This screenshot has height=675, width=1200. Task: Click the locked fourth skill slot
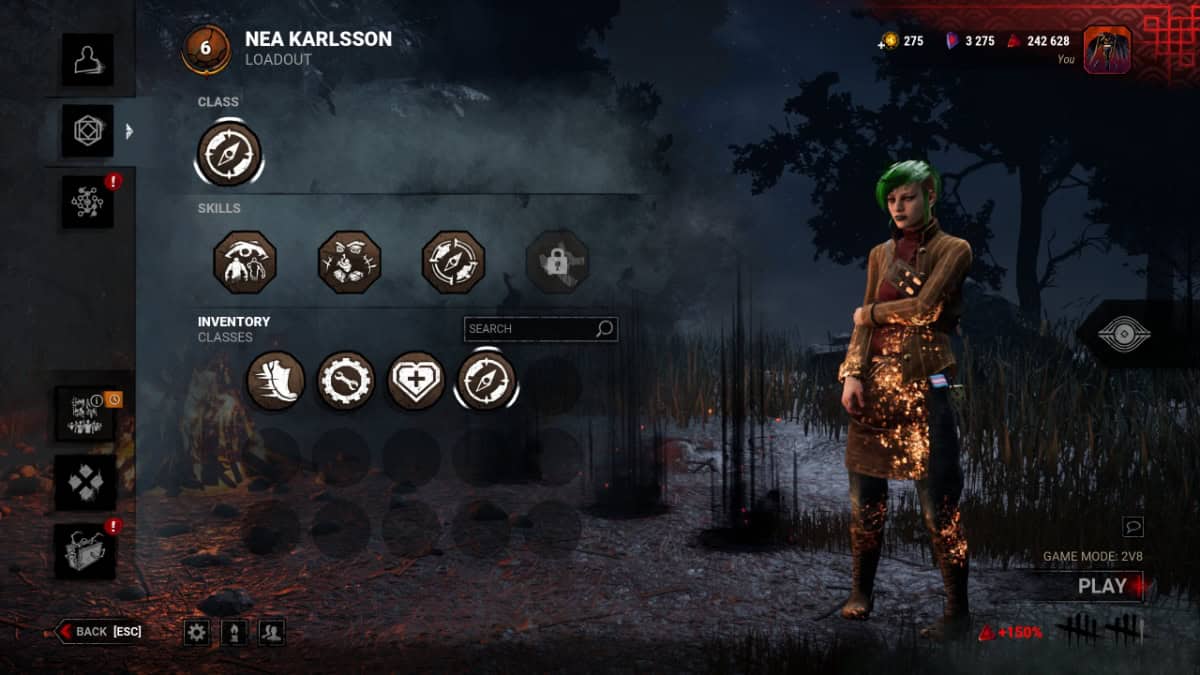(x=557, y=262)
